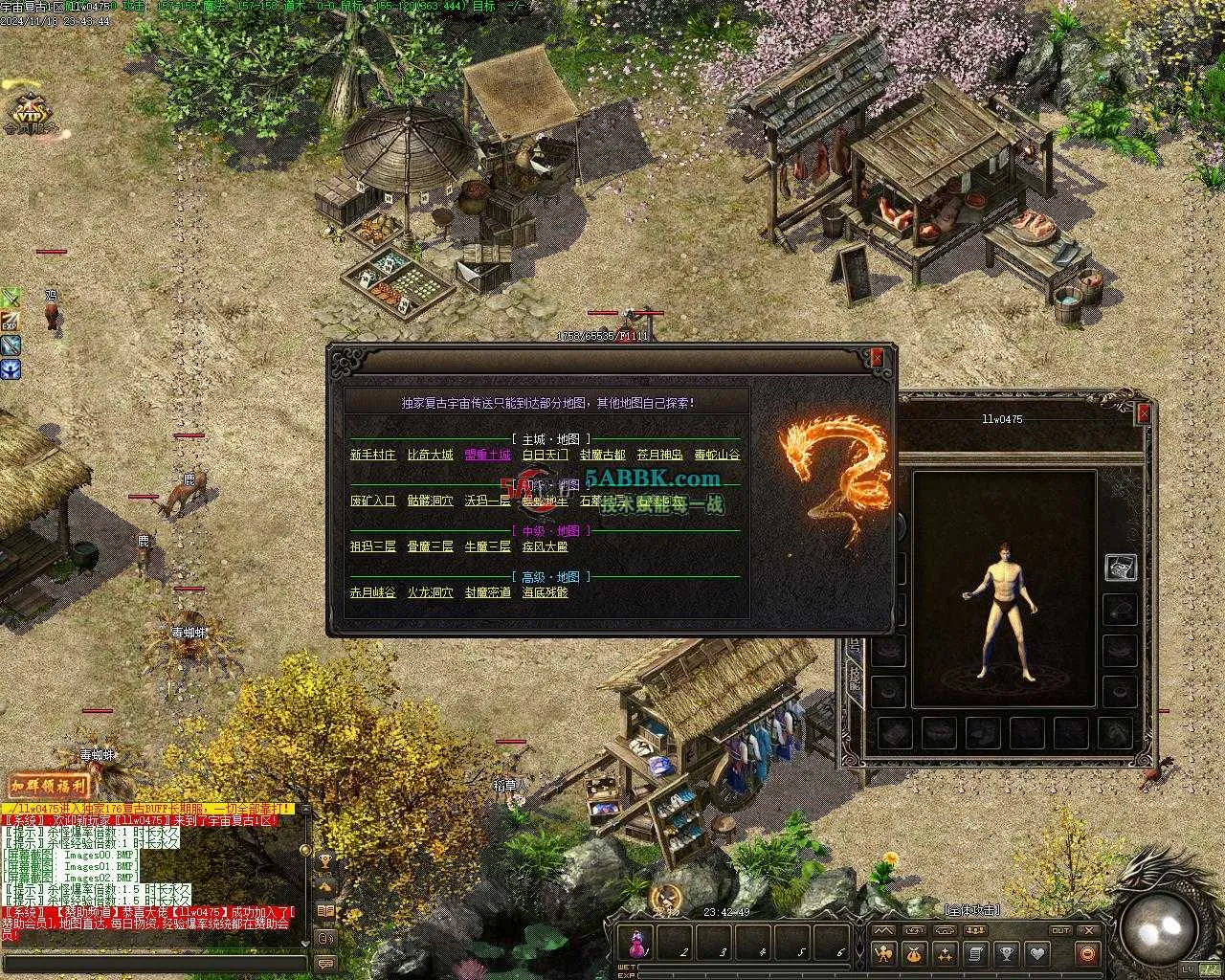
Task: Travel to 封魔古都
Action: (x=602, y=455)
